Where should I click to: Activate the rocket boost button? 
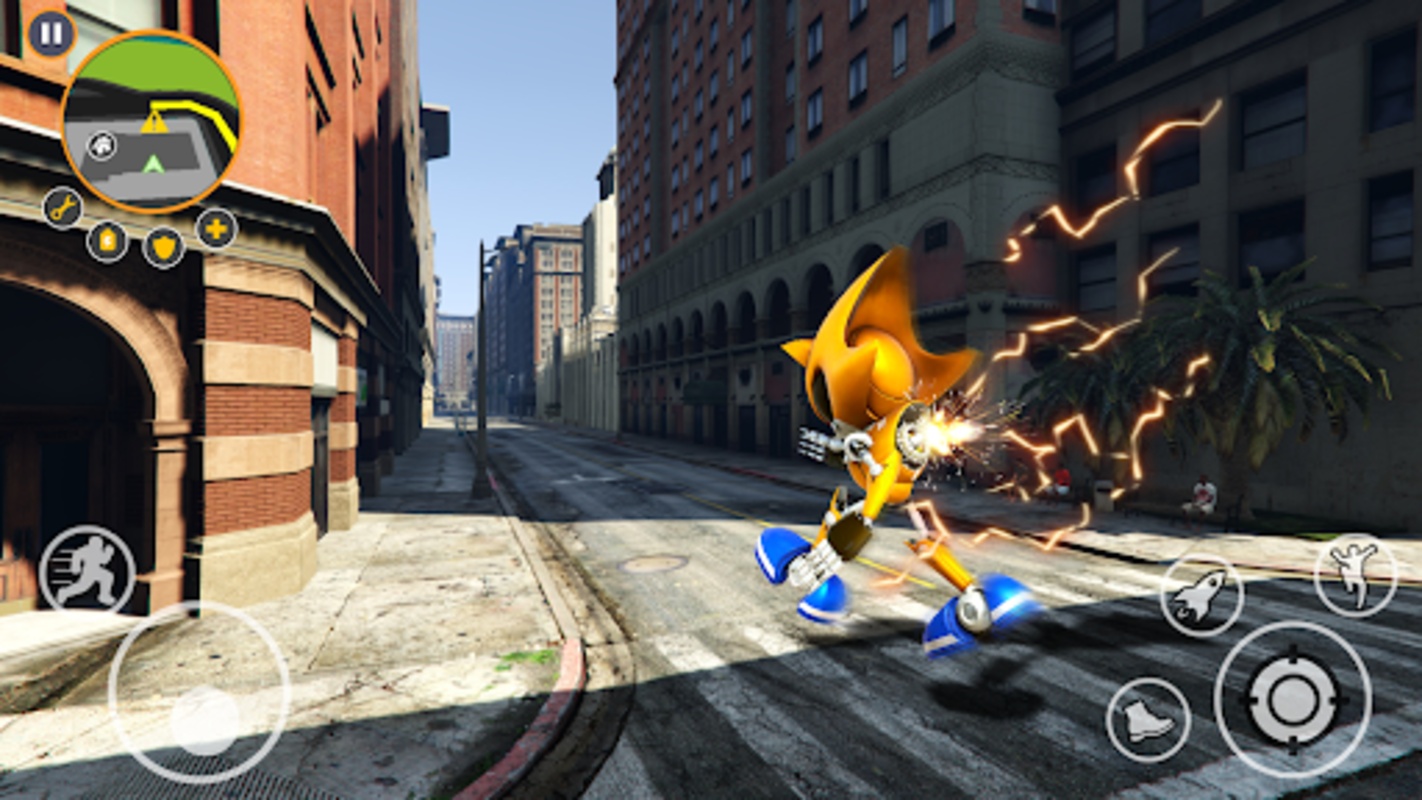(x=1201, y=595)
